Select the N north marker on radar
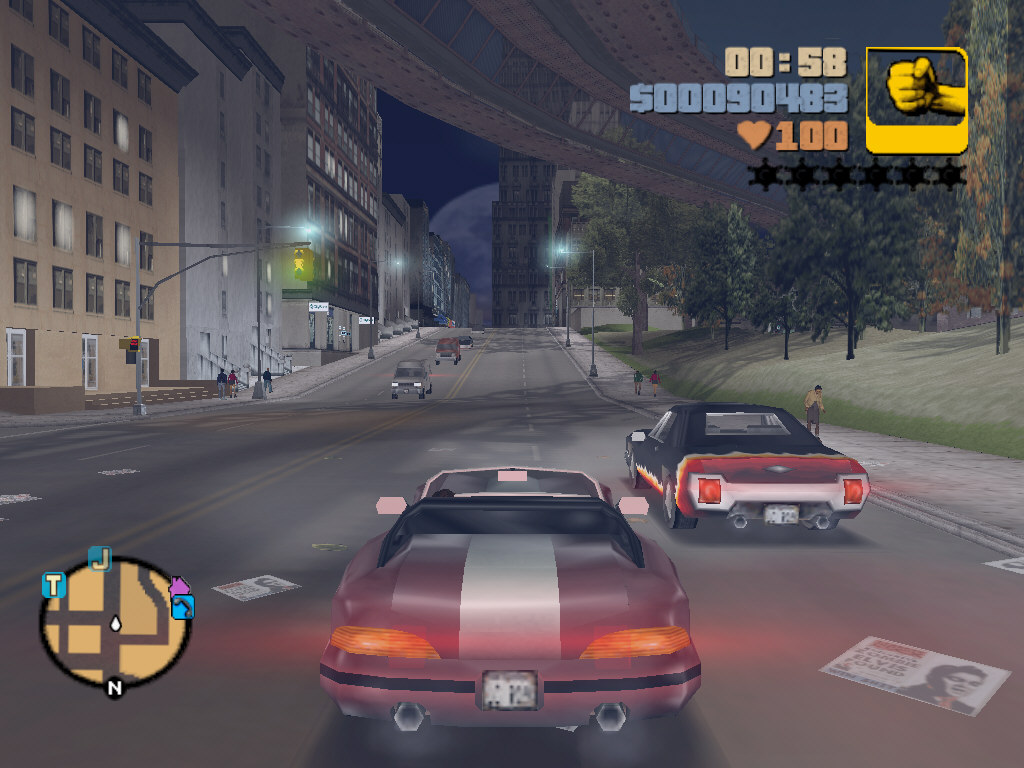The image size is (1024, 768). tap(114, 687)
